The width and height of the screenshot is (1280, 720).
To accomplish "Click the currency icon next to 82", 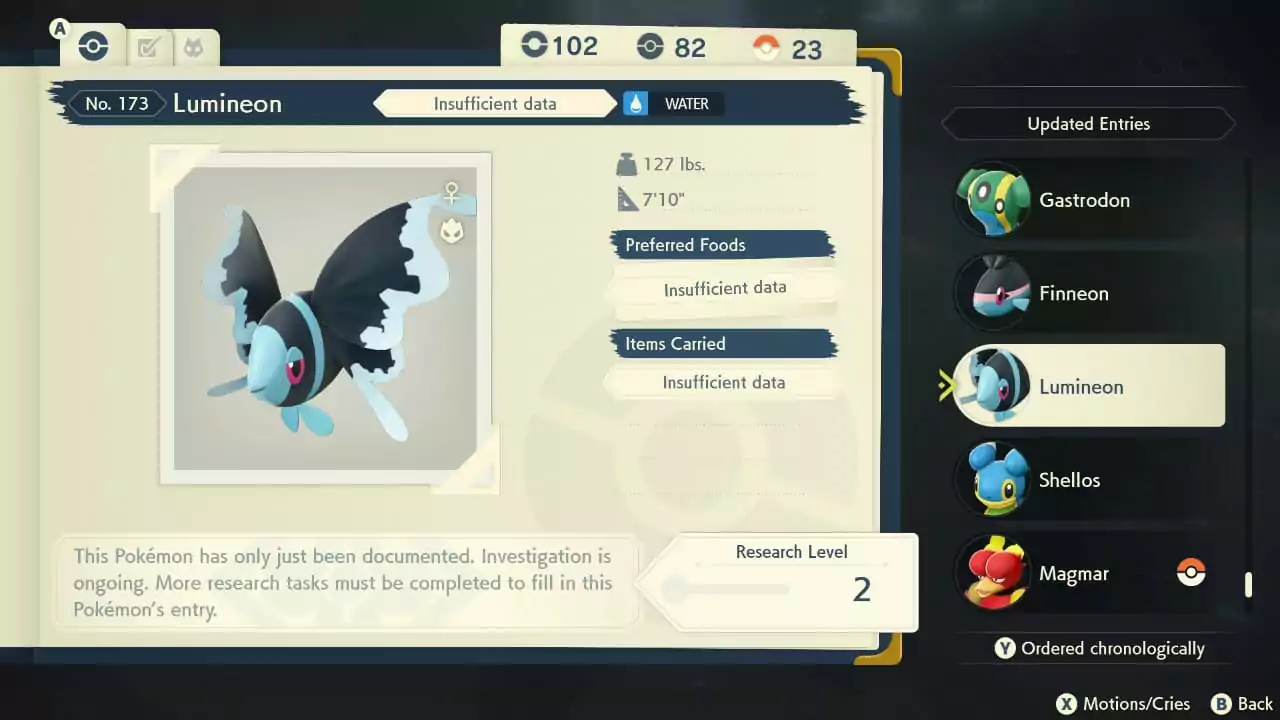I will [x=650, y=45].
